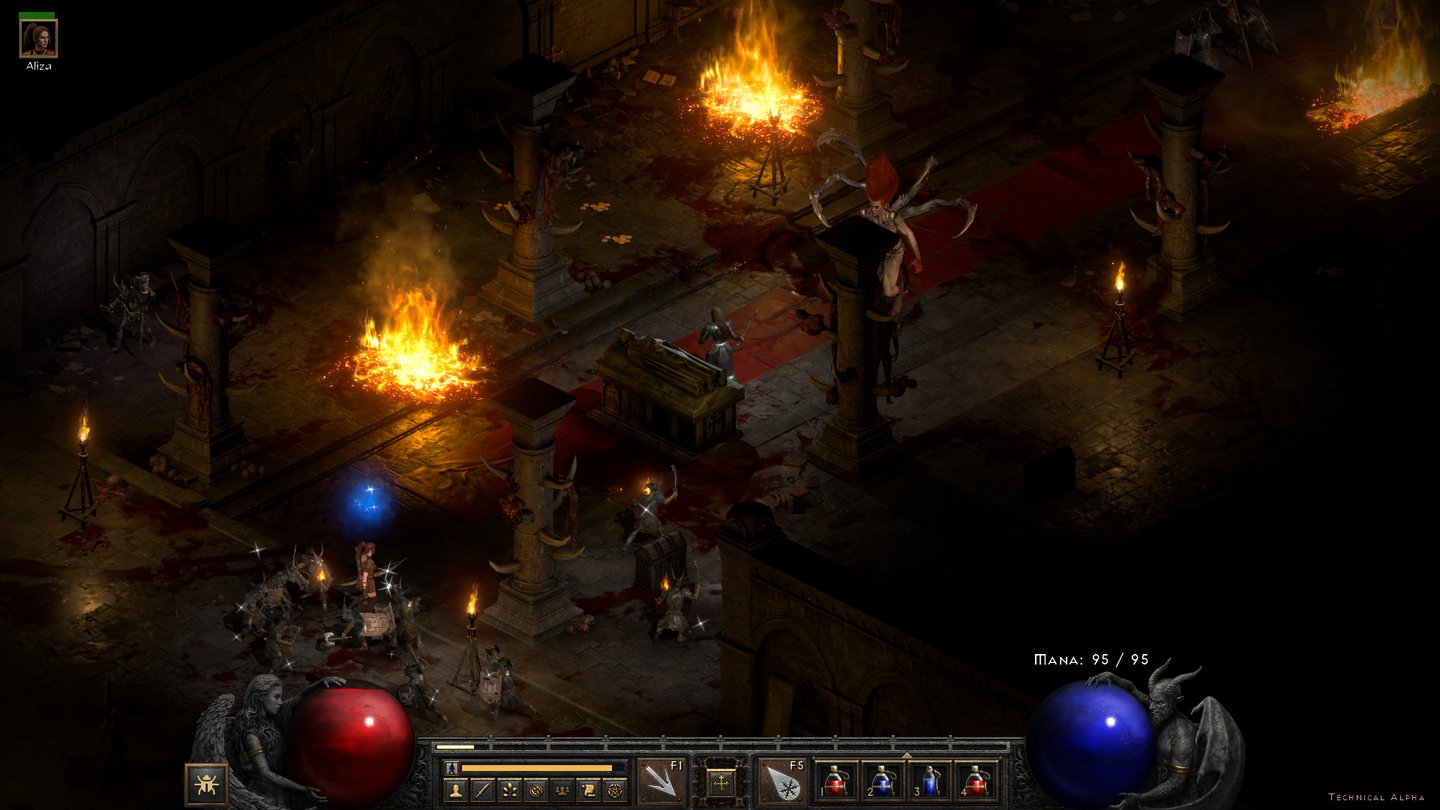
Task: Use the blue potion in belt slot 3
Action: (x=929, y=781)
